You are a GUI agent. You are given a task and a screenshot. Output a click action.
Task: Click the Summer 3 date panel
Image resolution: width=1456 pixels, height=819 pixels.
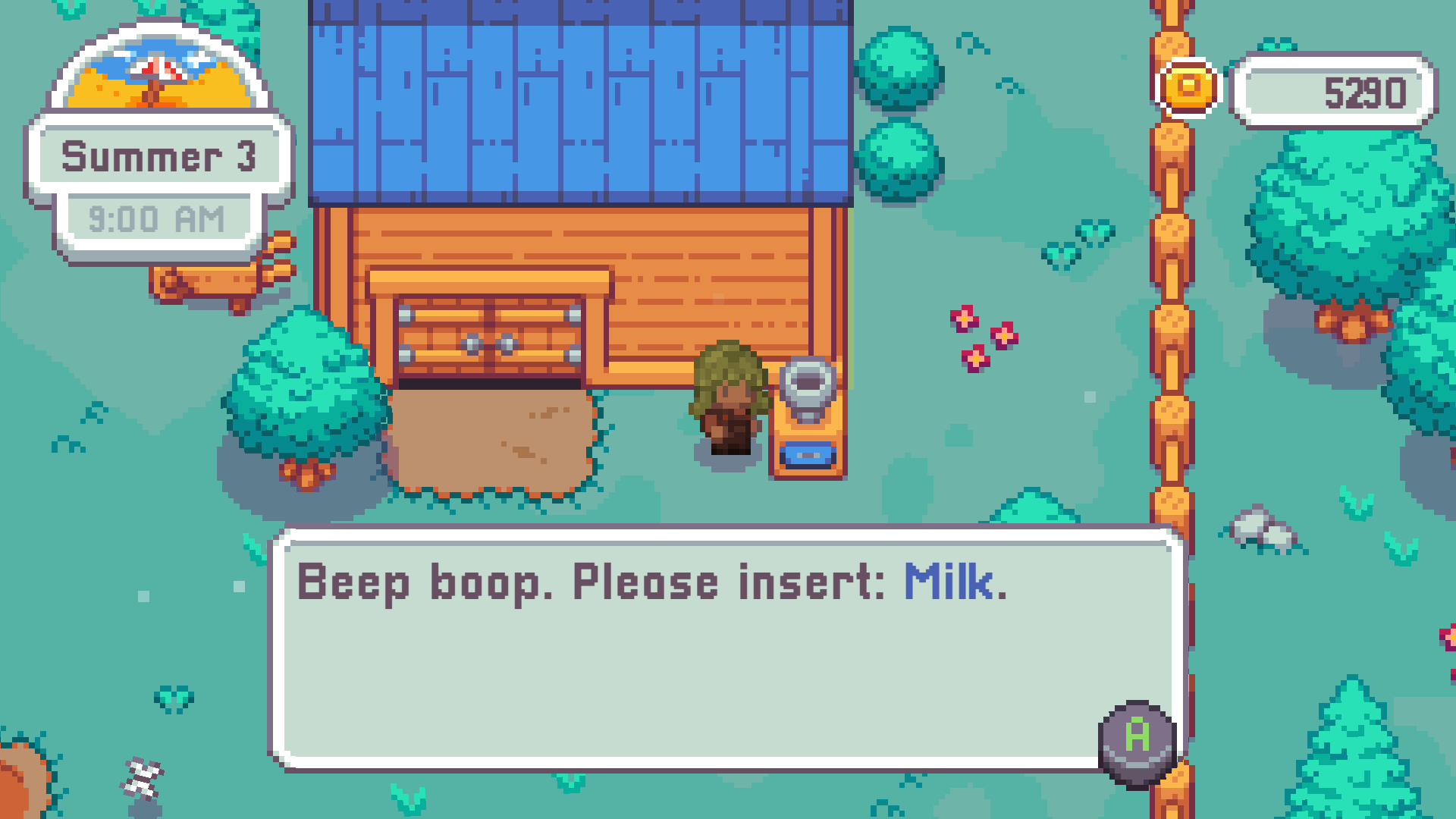click(x=161, y=157)
